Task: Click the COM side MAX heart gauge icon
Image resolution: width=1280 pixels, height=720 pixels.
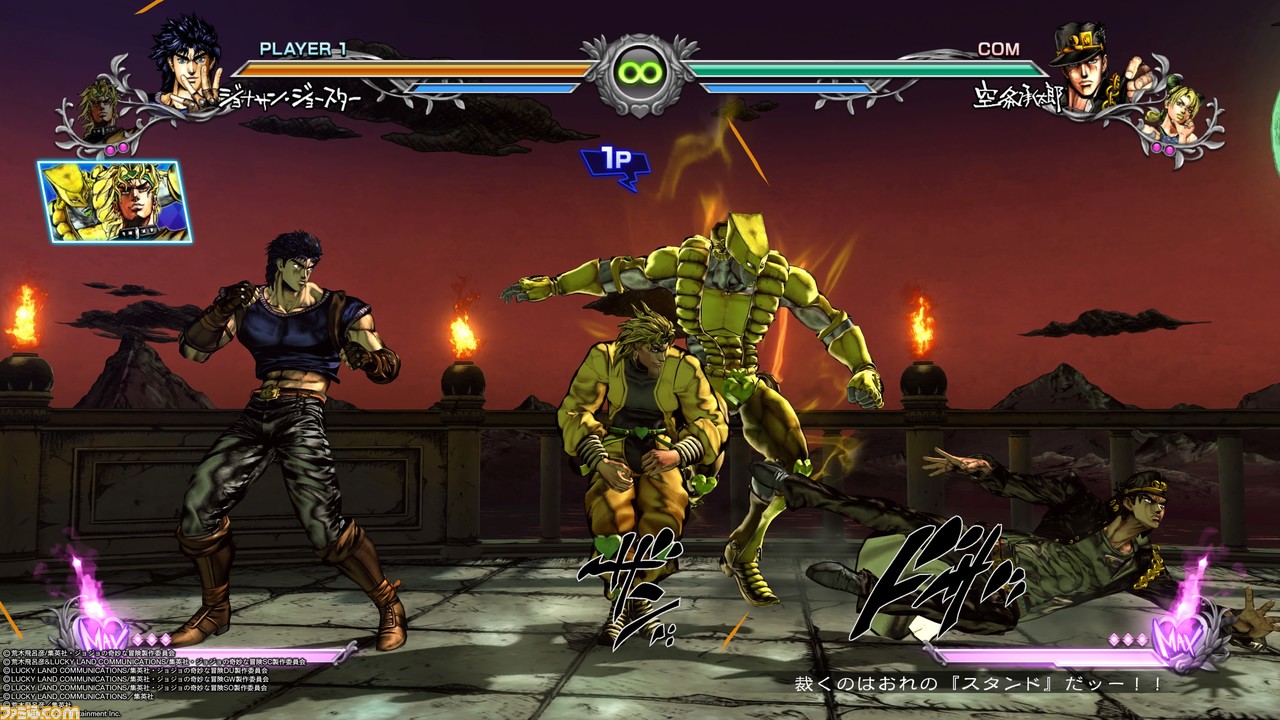Action: [1177, 632]
